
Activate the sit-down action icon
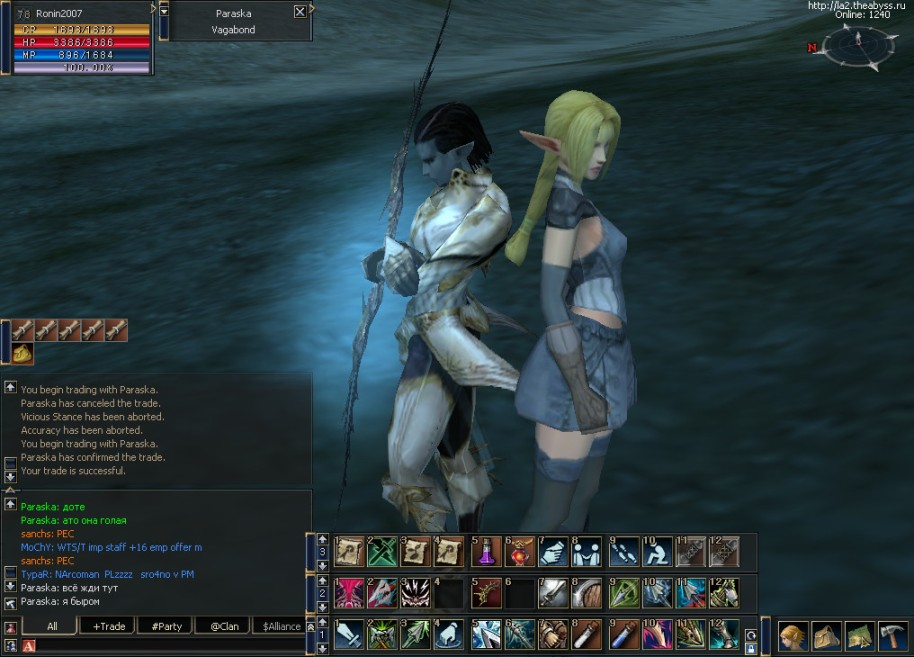pyautogui.click(x=656, y=551)
